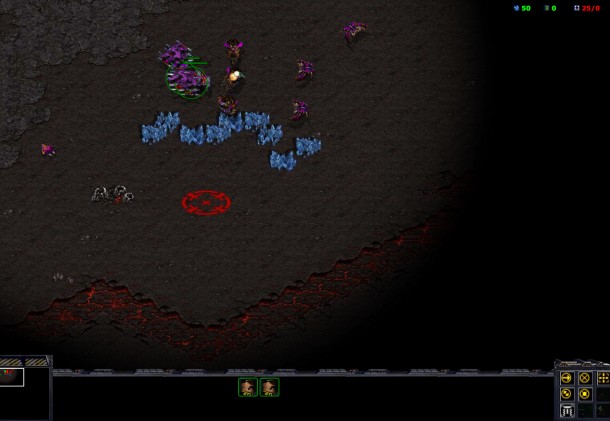Select the Attack command crosshair icon
The width and height of the screenshot is (610, 421).
pos(602,378)
